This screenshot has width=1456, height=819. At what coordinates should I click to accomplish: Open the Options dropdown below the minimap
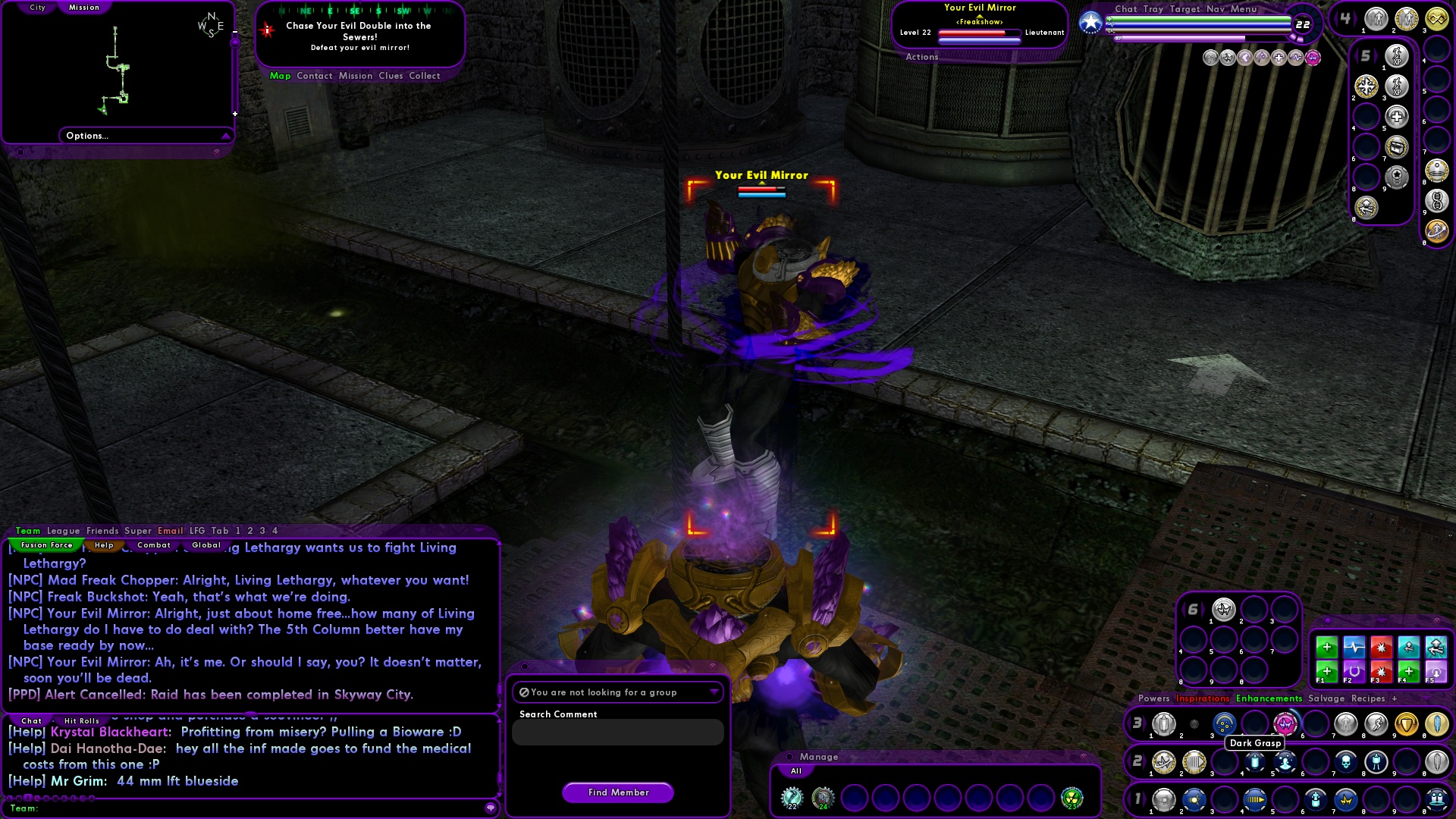pos(146,136)
